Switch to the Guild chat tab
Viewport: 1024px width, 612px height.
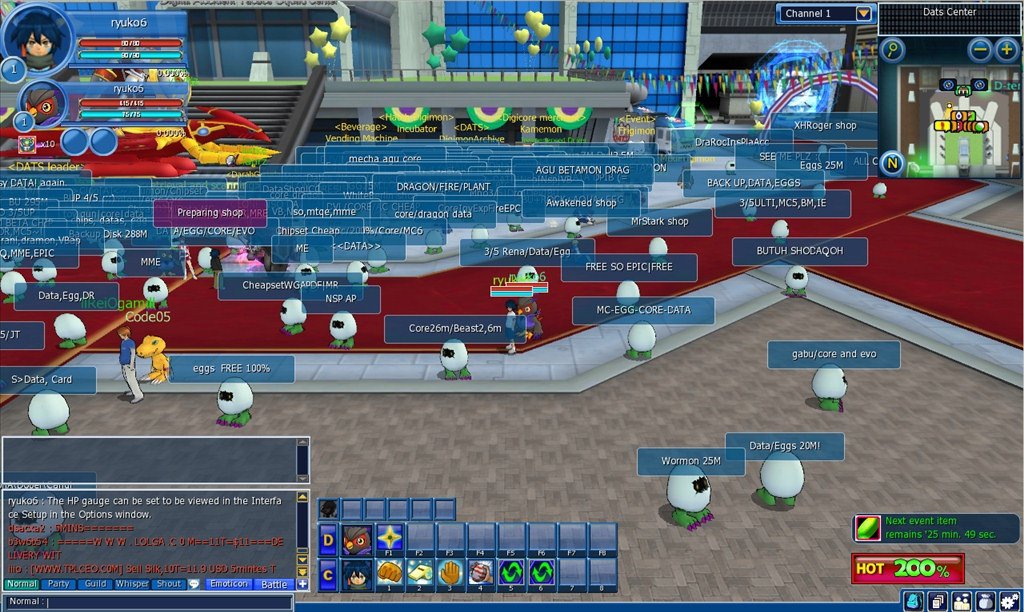click(95, 584)
